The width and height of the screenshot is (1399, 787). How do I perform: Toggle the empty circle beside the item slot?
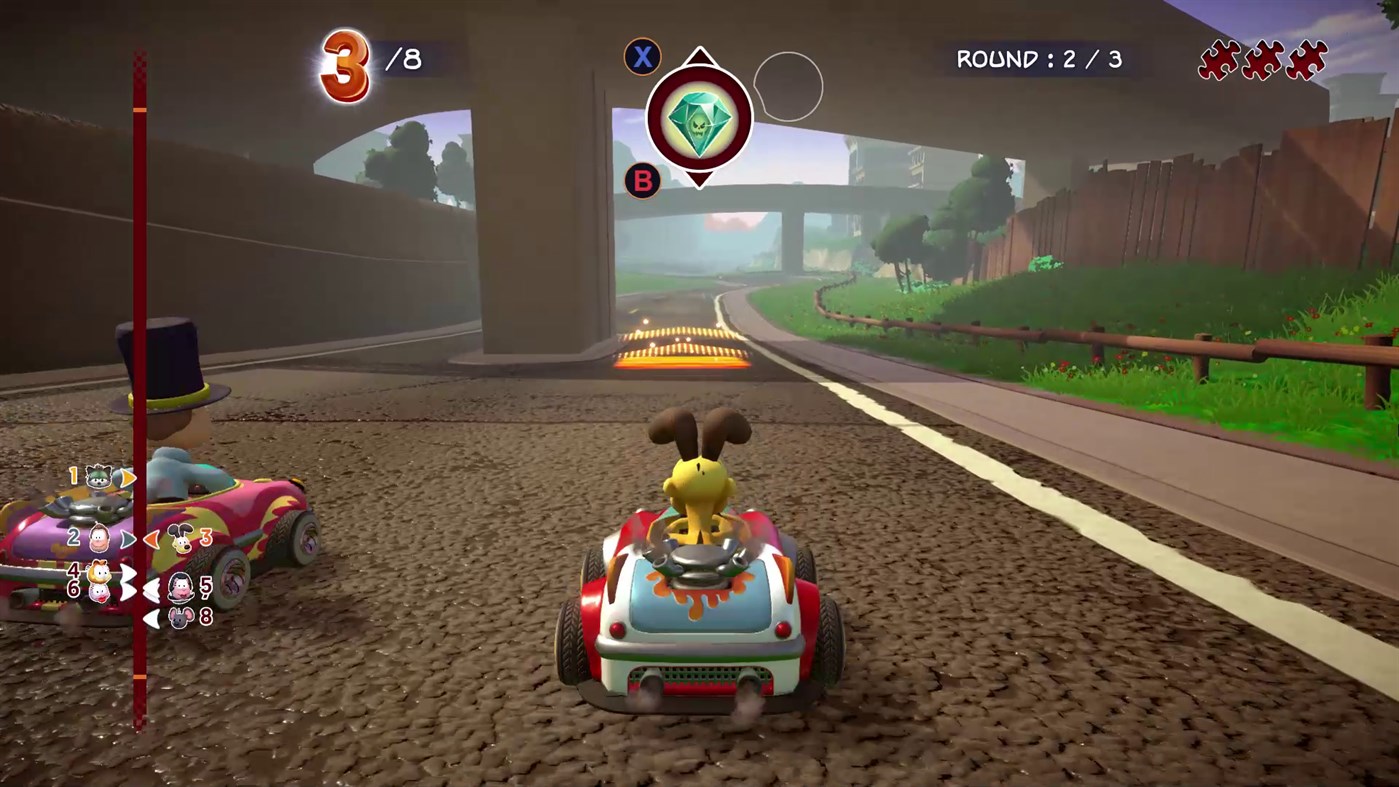click(788, 87)
